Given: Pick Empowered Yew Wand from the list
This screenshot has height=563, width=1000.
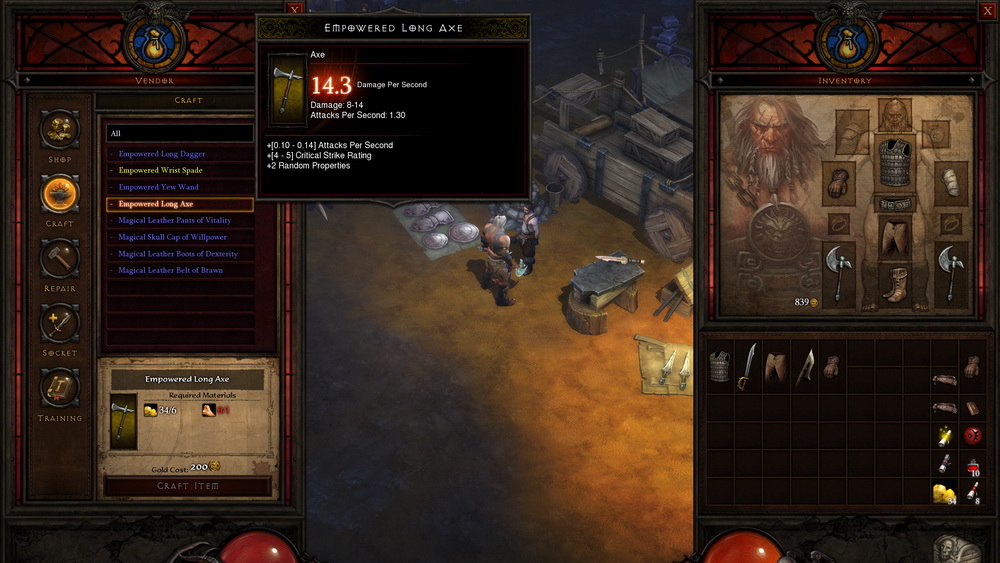Looking at the screenshot, I should coord(158,187).
